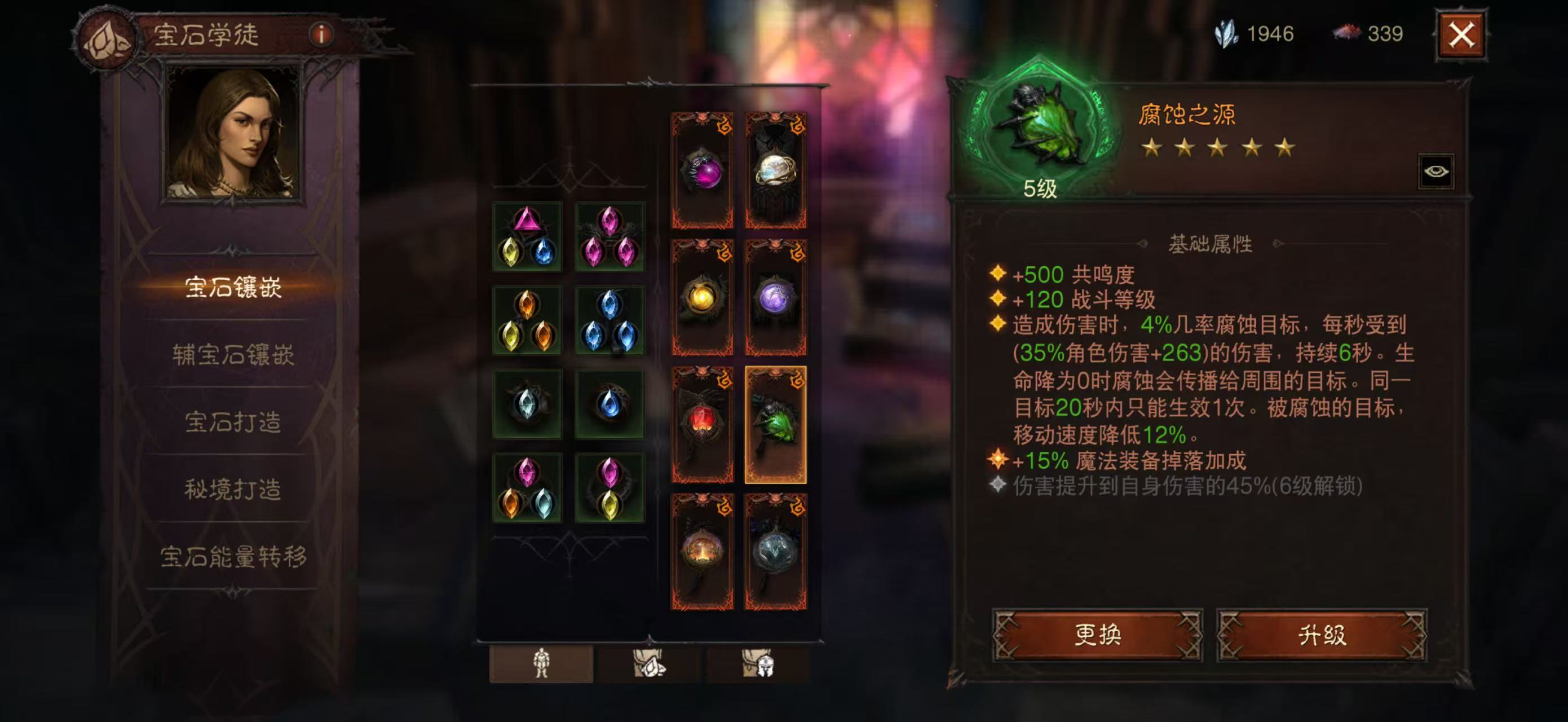This screenshot has width=1568, height=722.
Task: Select the three blue gems socket
Action: click(609, 321)
